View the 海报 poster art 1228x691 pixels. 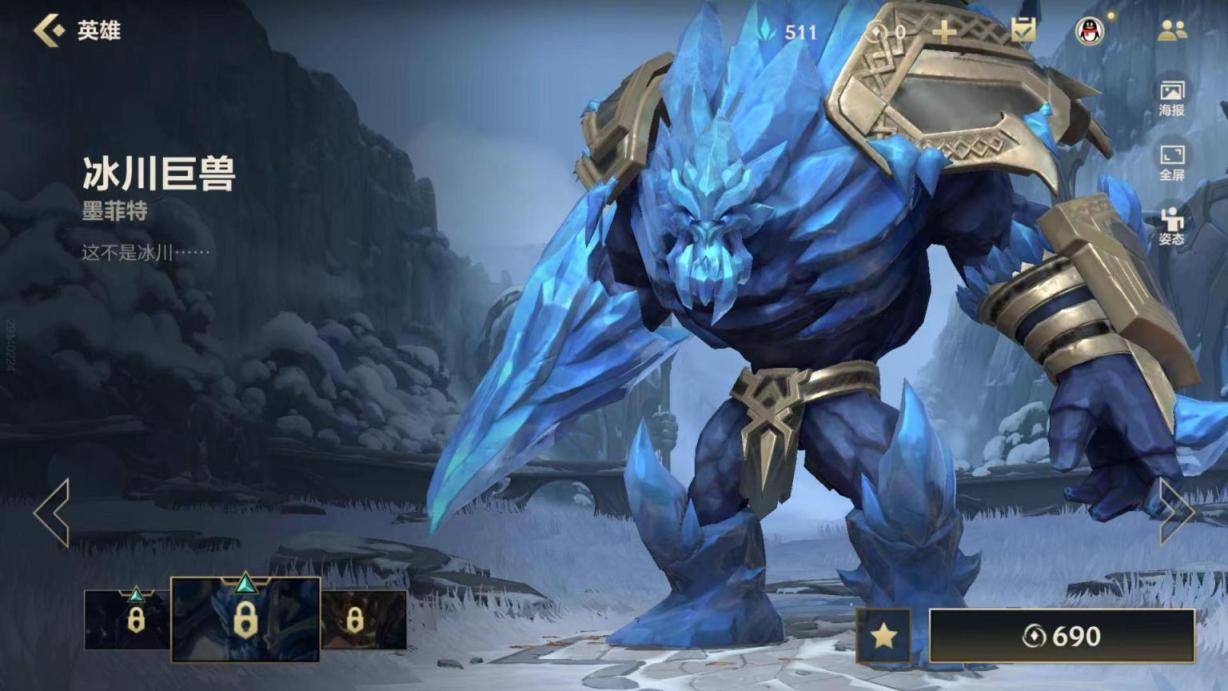pyautogui.click(x=1172, y=98)
